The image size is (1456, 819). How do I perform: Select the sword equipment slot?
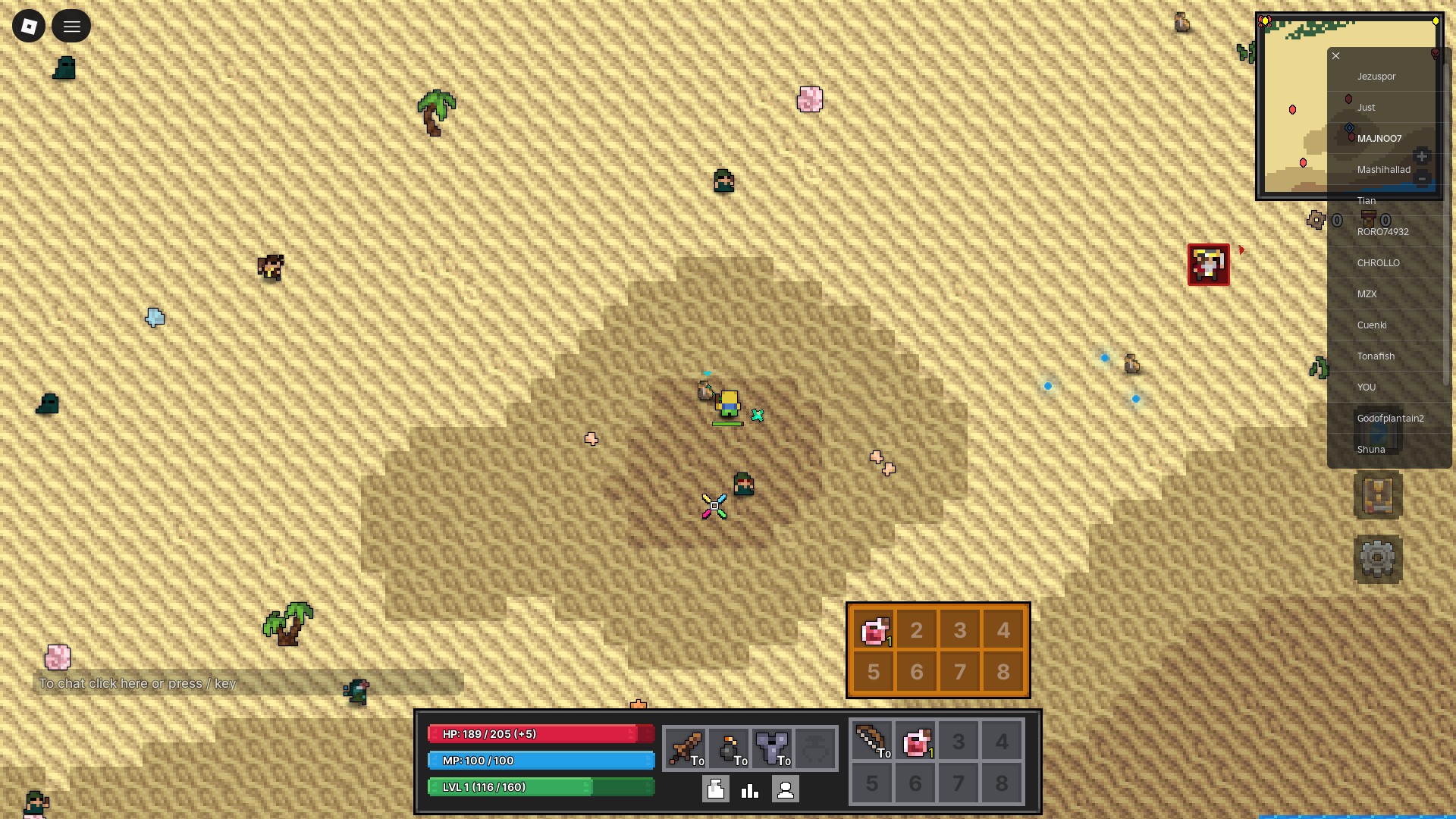pos(686,747)
